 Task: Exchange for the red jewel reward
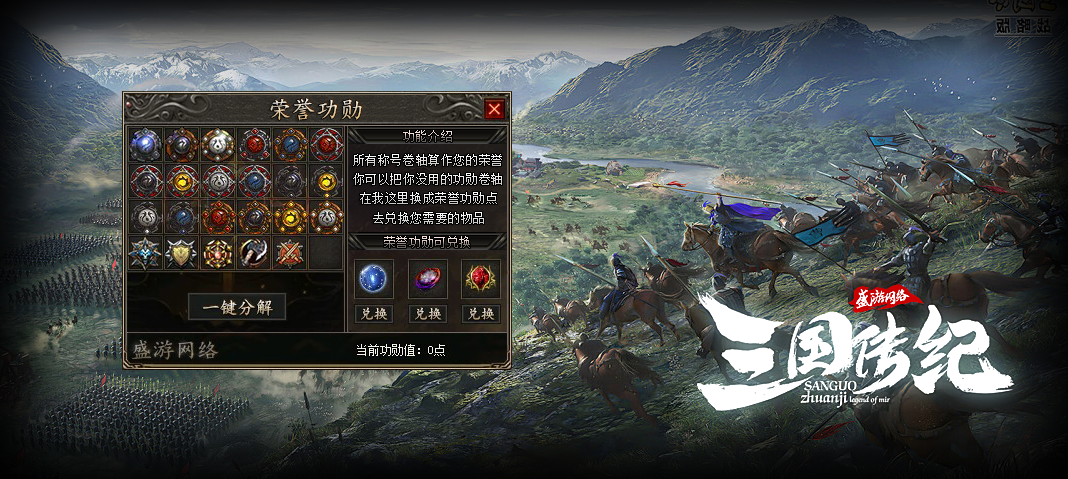pos(481,313)
